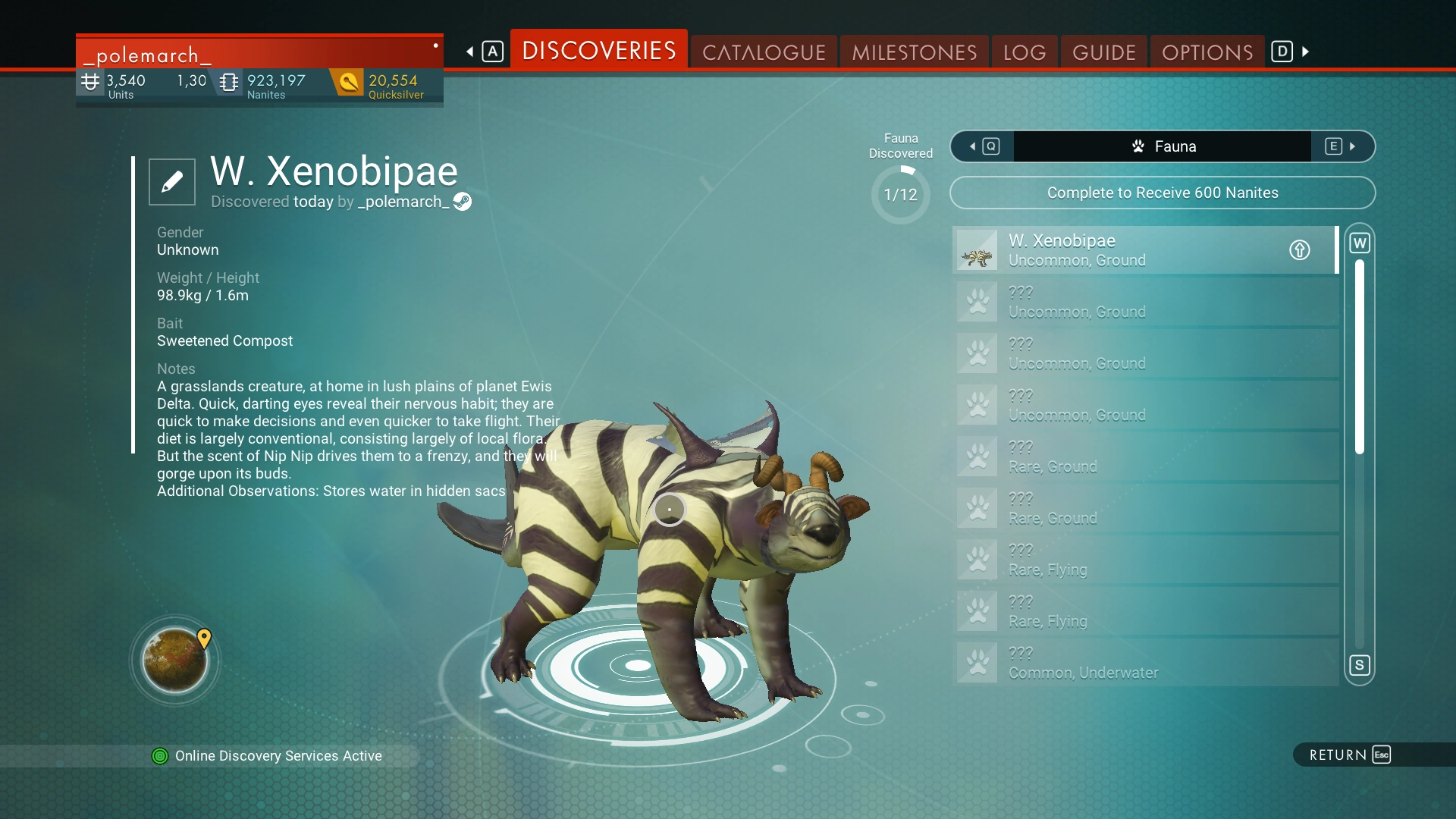
Task: Choose the undiscovered Common, Underwater fauna row
Action: (1145, 663)
